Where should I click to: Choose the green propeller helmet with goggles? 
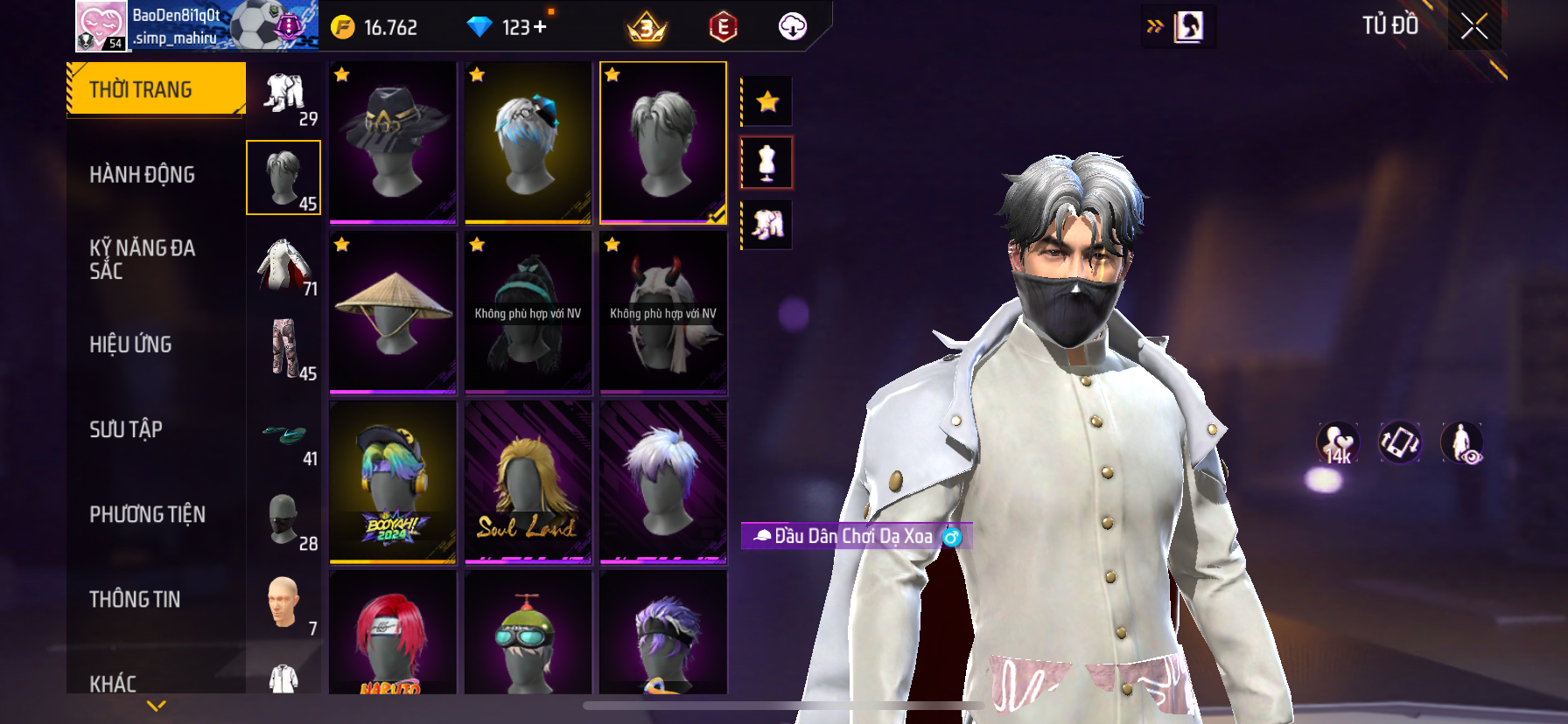tap(528, 633)
